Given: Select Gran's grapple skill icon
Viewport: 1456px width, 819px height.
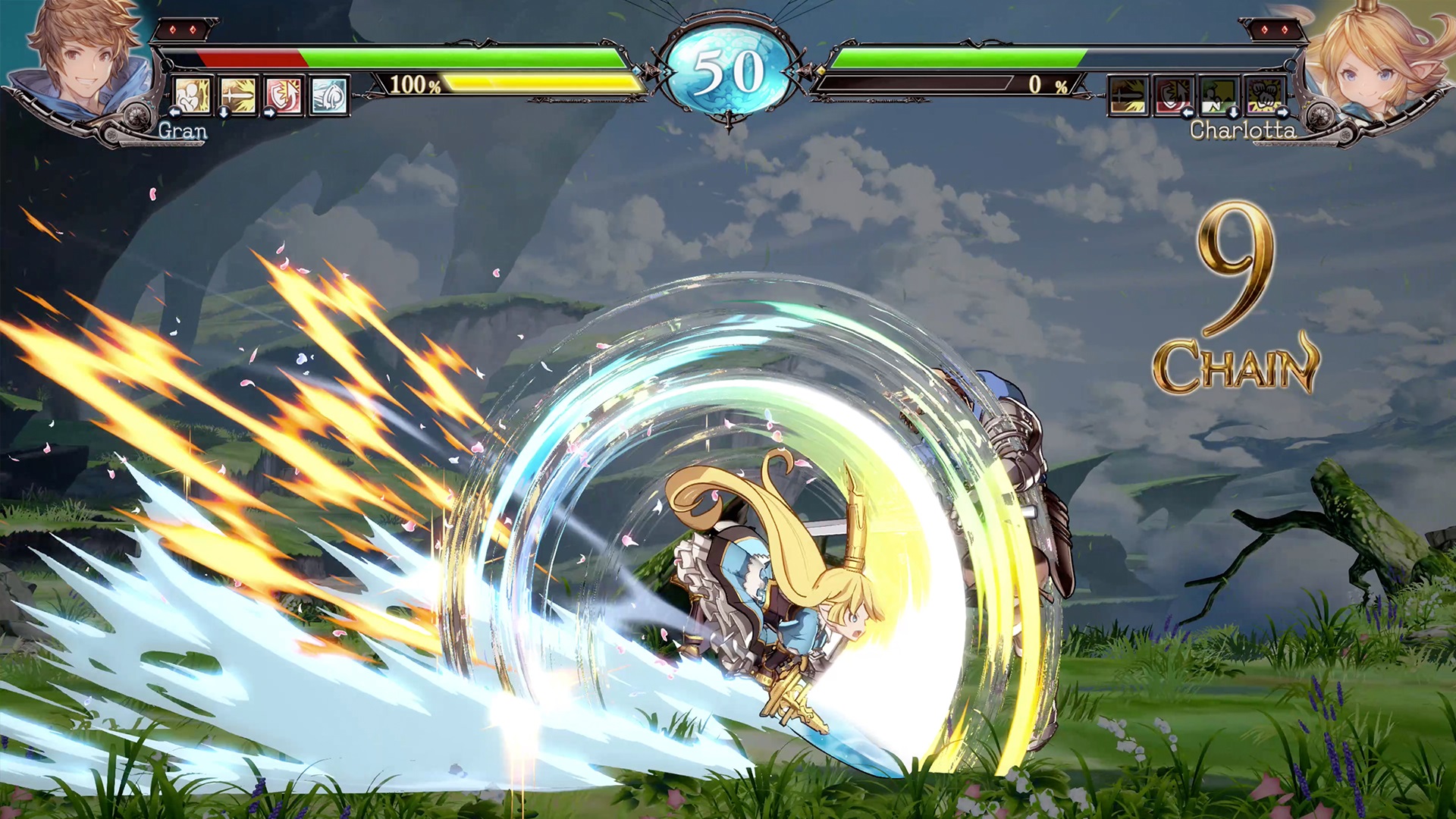Looking at the screenshot, I should coord(193,96).
